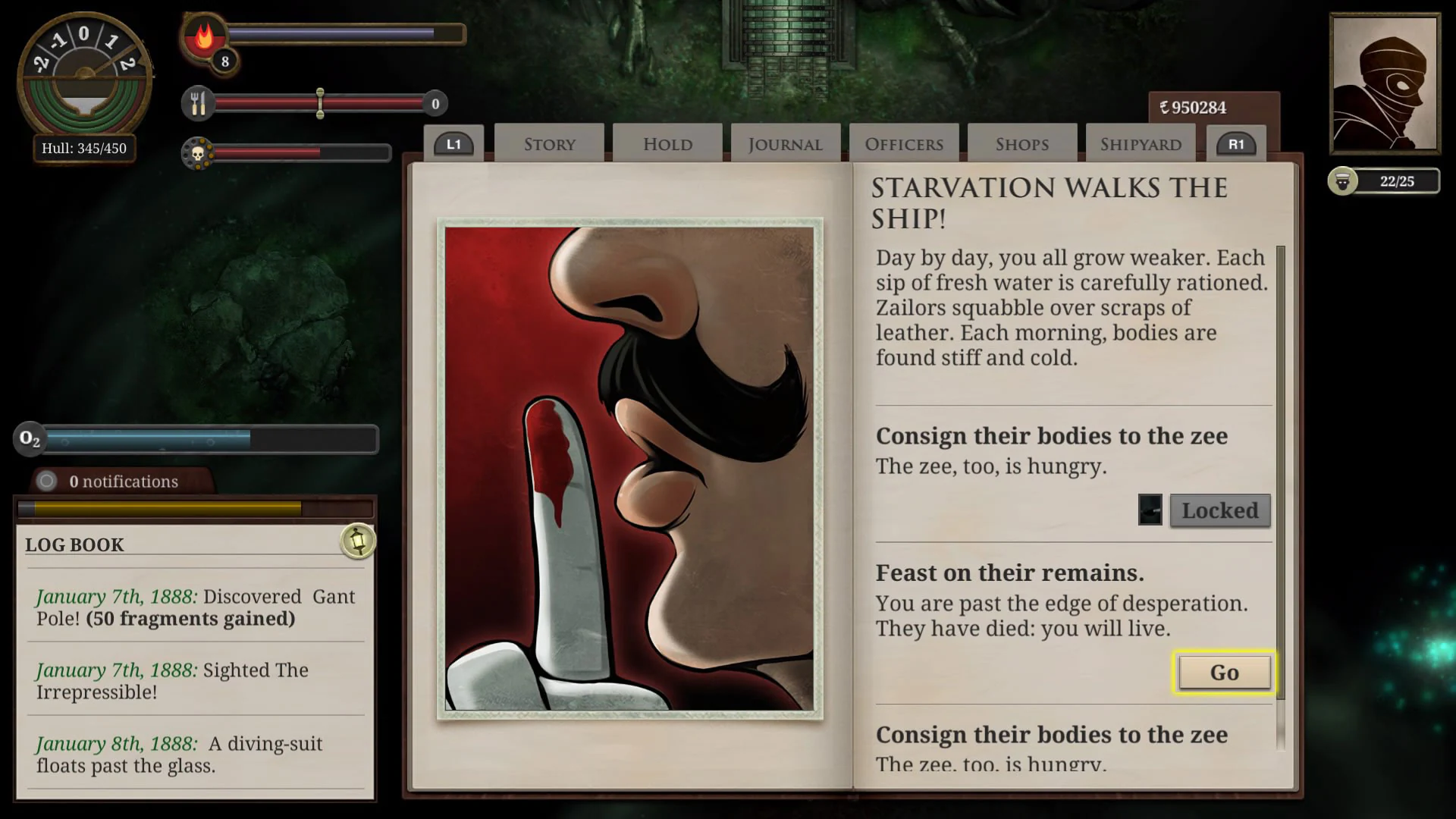This screenshot has width=1456, height=819.
Task: Click the skull terror icon
Action: 199,154
